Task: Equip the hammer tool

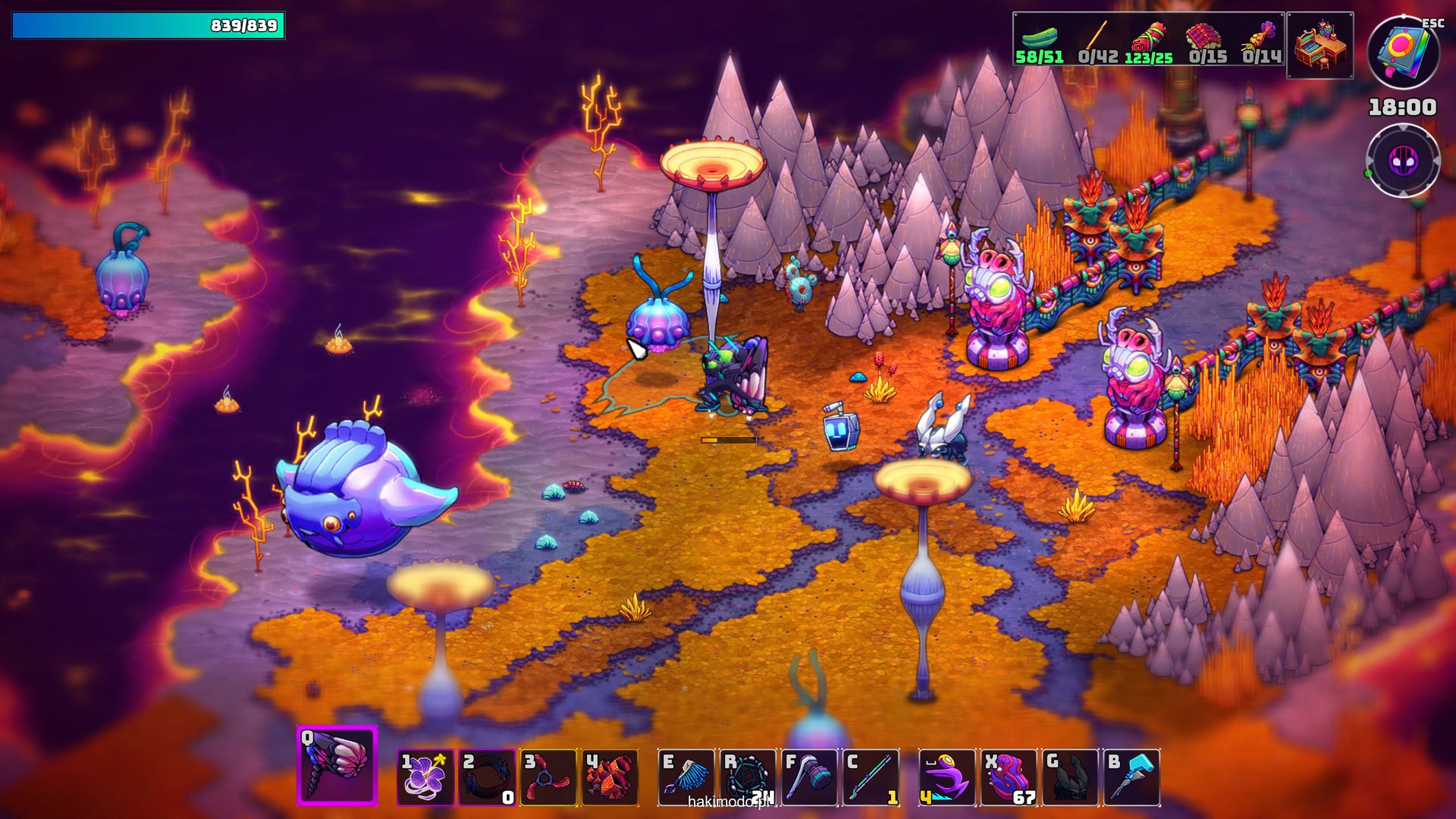Action: [x=809, y=777]
